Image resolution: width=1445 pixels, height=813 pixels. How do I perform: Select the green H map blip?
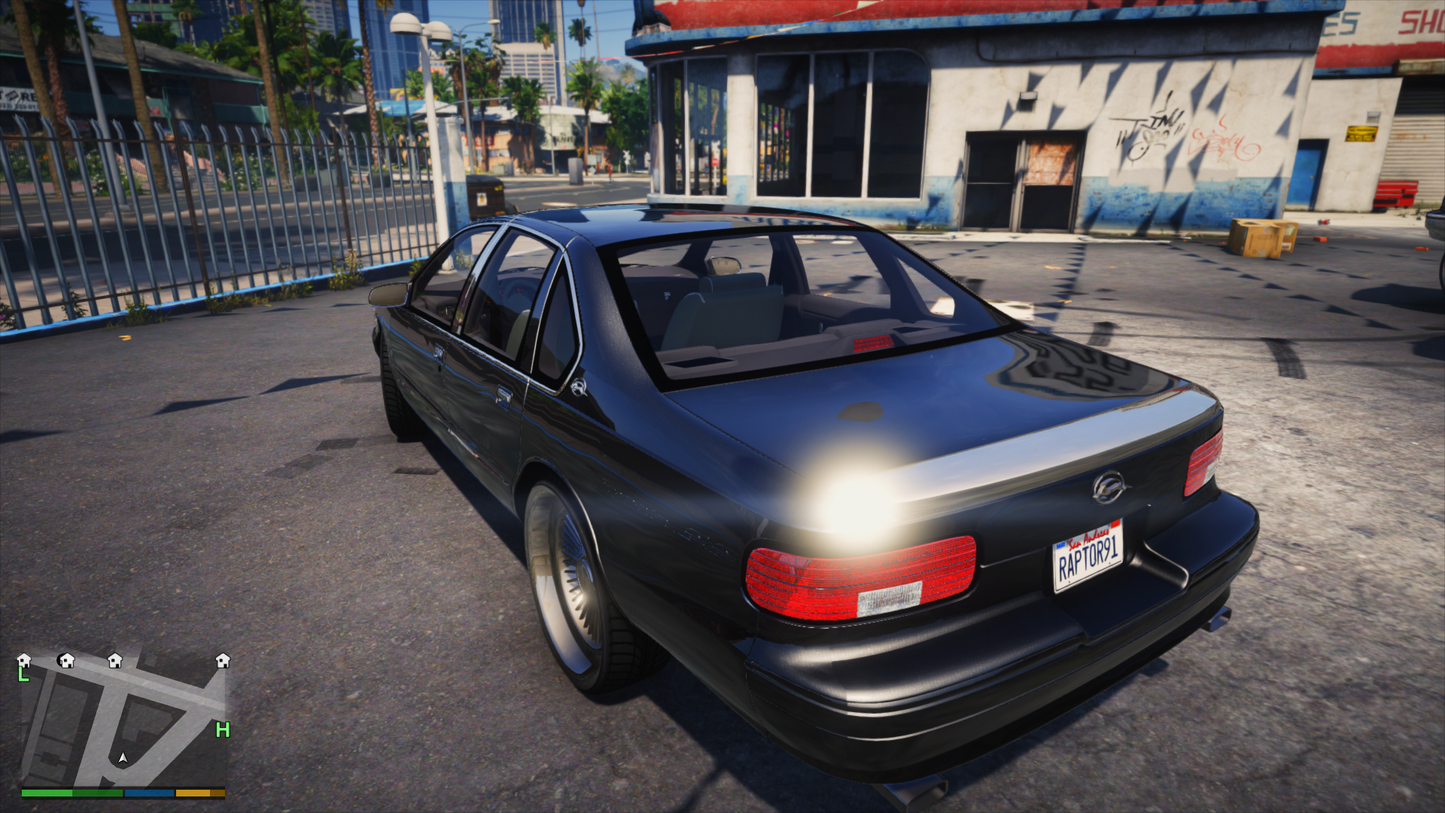[x=222, y=730]
